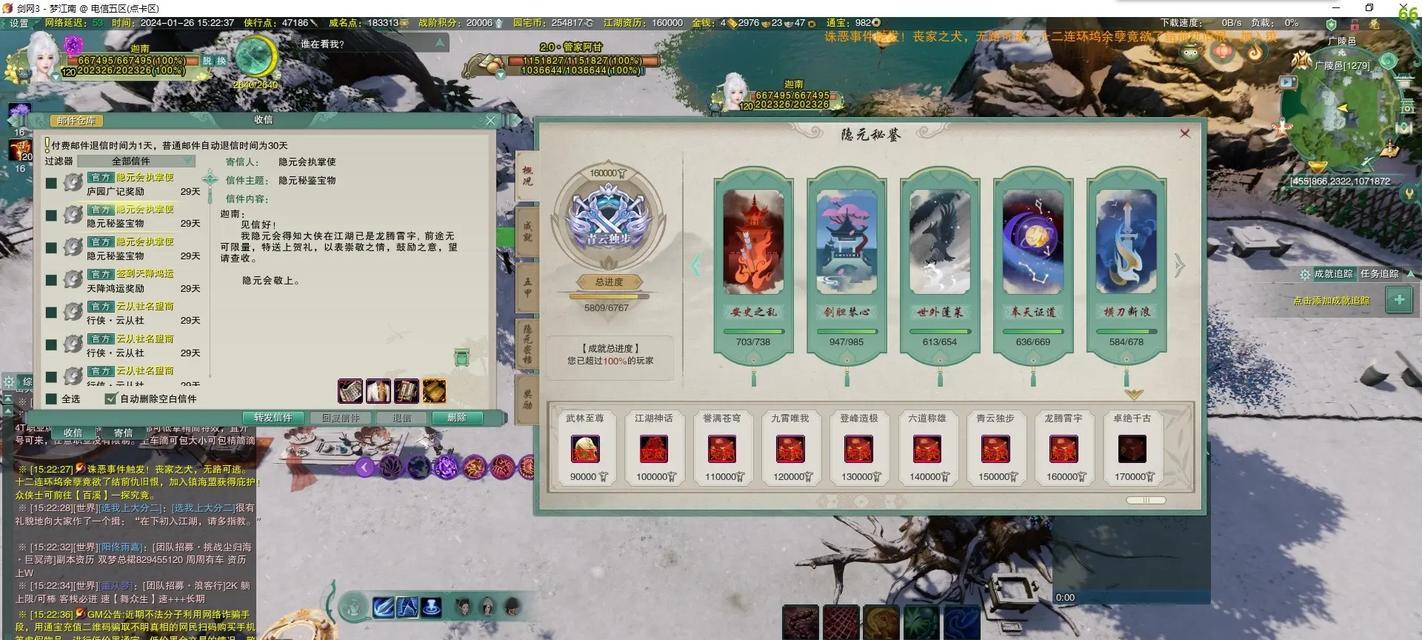Image resolution: width=1422 pixels, height=640 pixels.
Task: Tick the 全选 select-all checkbox
Action: (51, 399)
